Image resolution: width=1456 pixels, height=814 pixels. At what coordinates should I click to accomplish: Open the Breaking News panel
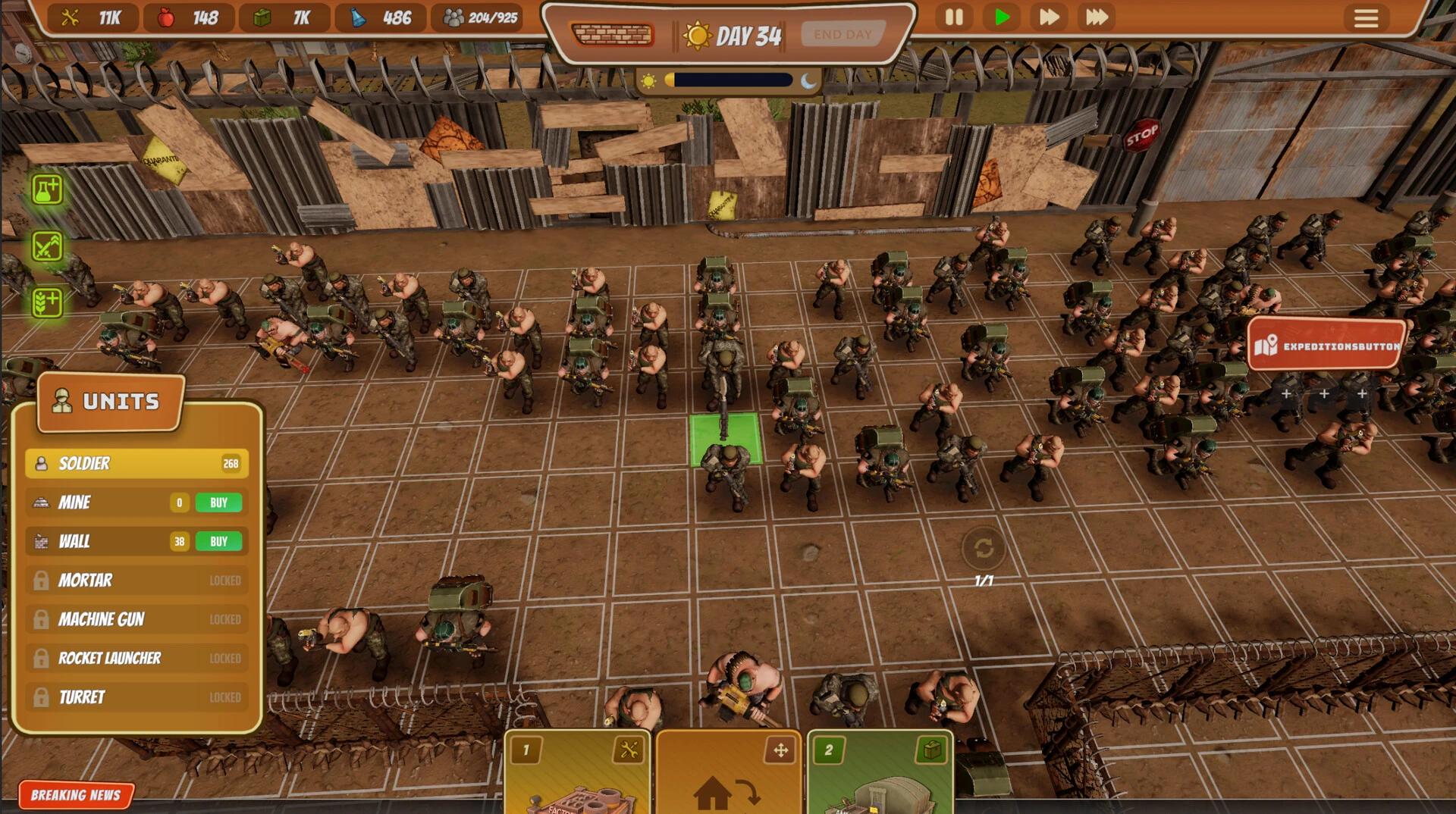tap(76, 795)
